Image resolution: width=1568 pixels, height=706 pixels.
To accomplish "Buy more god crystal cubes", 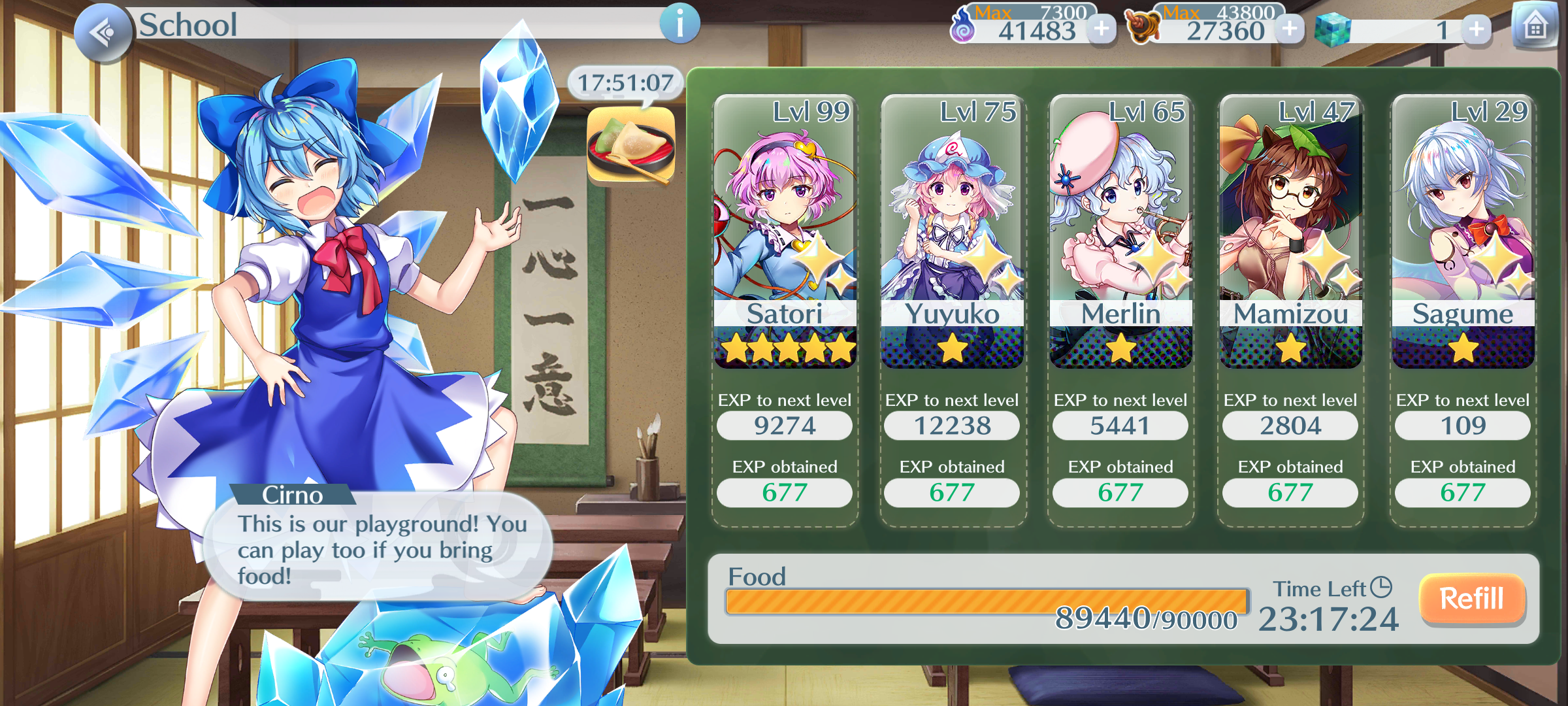I will pyautogui.click(x=1477, y=29).
